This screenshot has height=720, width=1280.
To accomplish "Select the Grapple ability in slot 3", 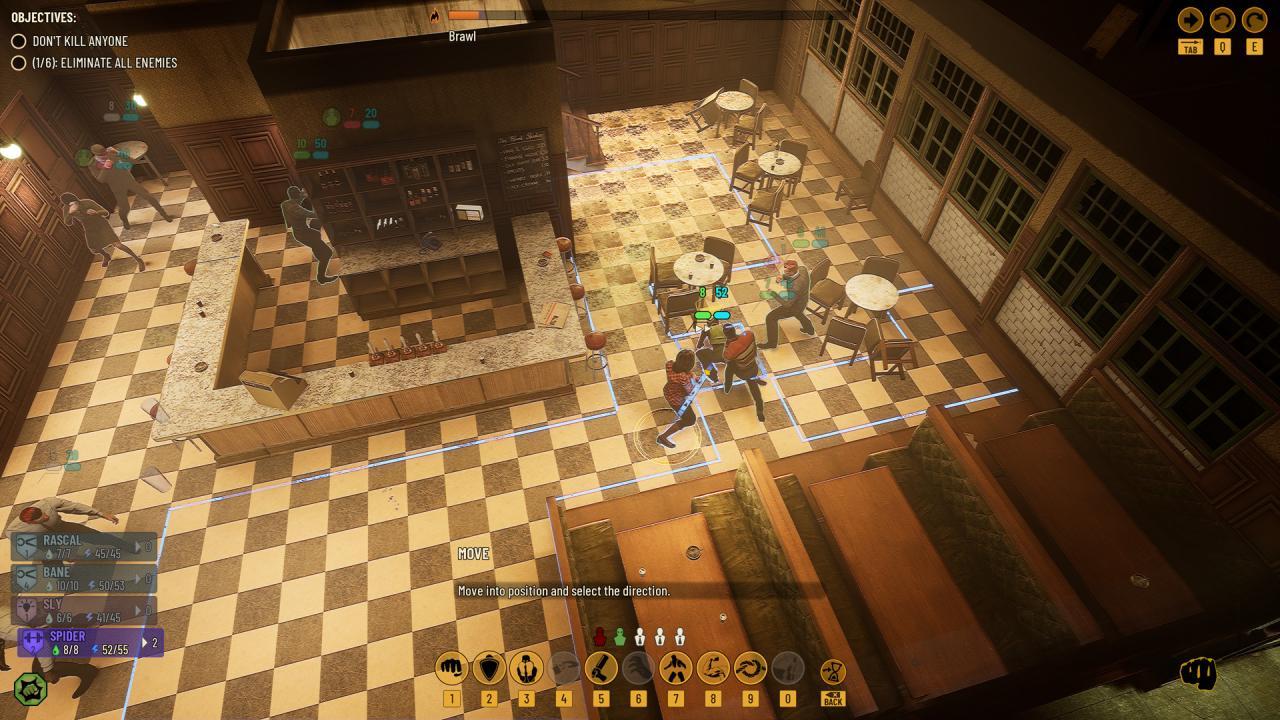I will point(527,666).
